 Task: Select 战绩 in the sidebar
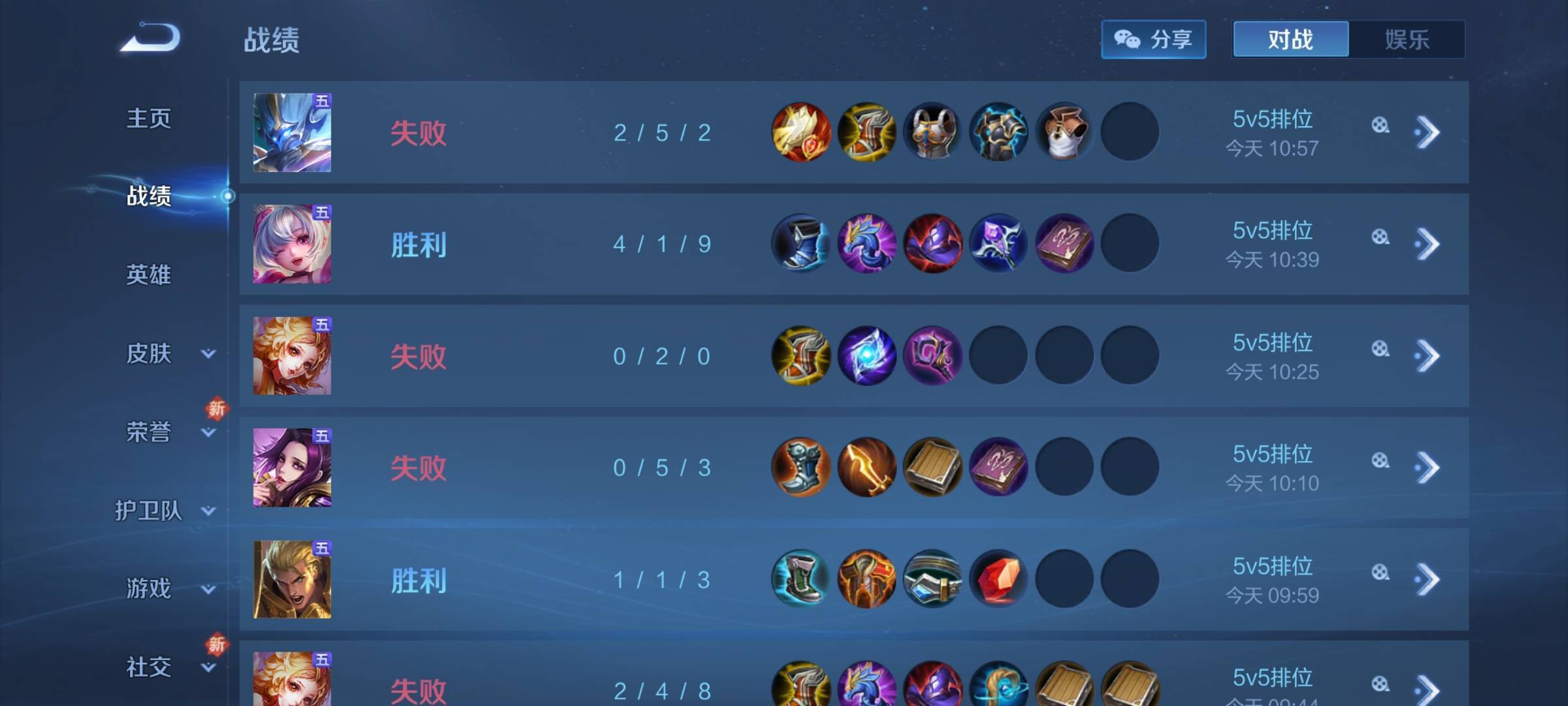(149, 195)
